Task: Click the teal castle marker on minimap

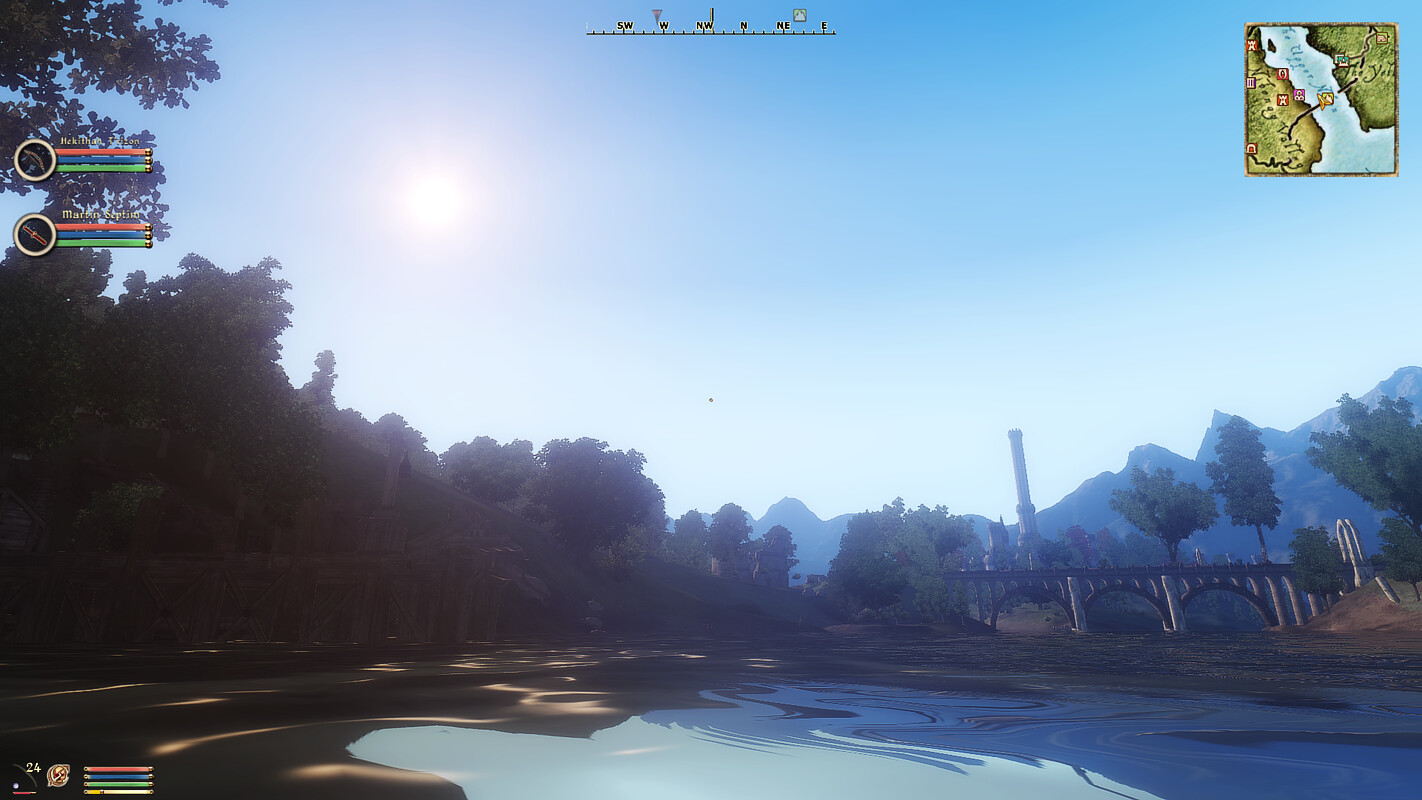Action: coord(1341,60)
